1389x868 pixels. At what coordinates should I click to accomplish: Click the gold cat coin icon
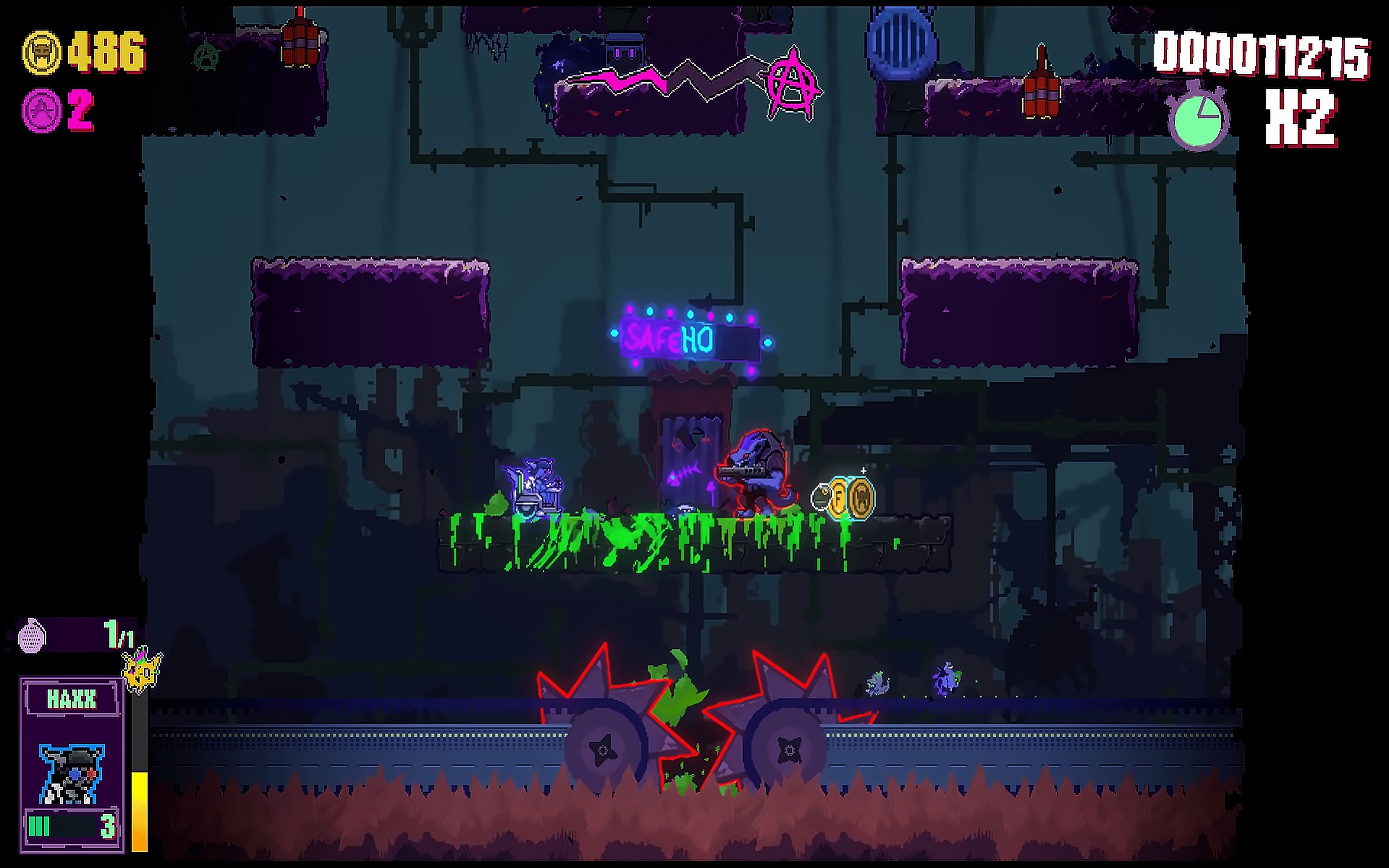(41, 53)
